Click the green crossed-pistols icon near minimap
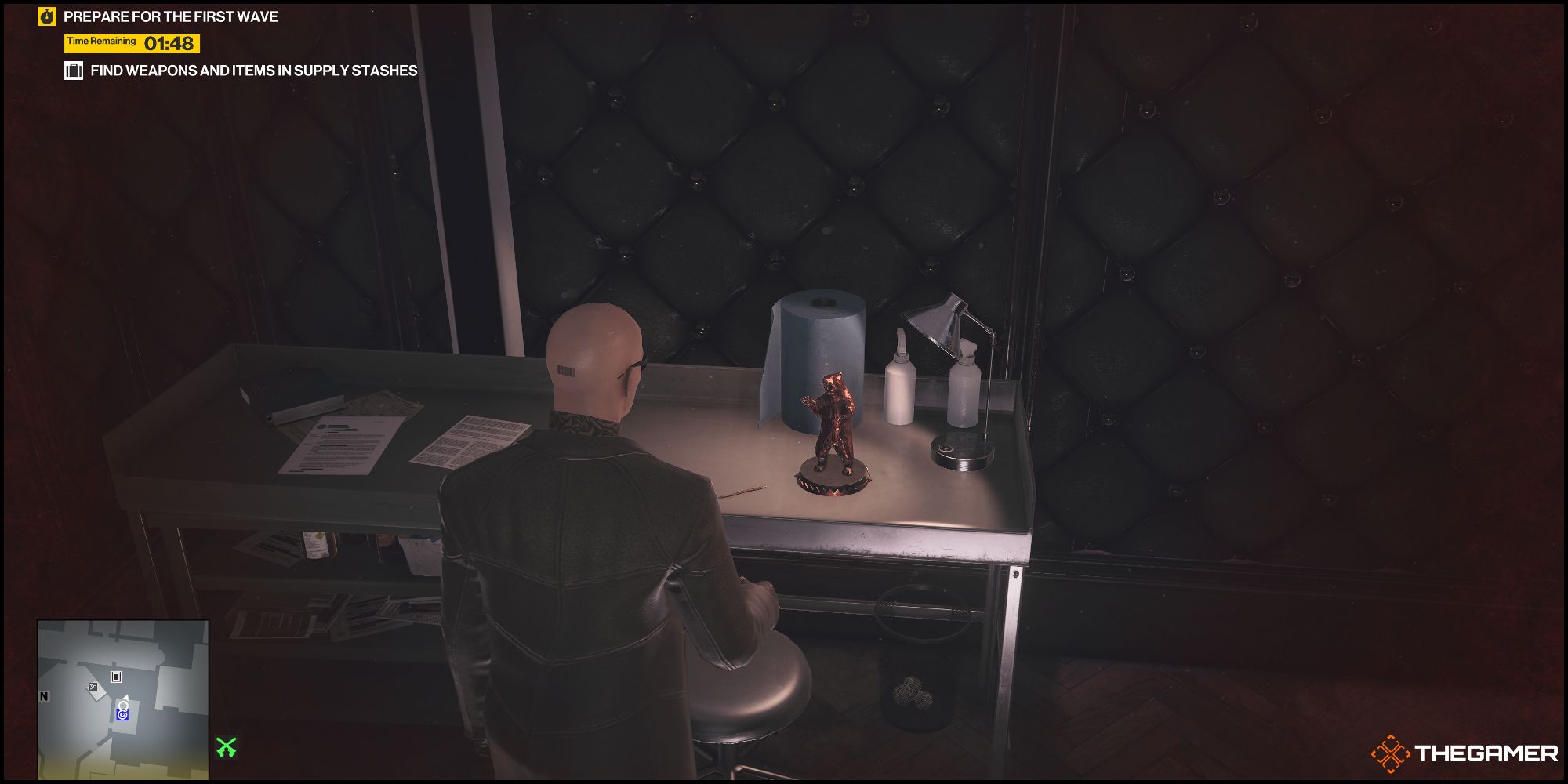Viewport: 1568px width, 784px height. (226, 747)
